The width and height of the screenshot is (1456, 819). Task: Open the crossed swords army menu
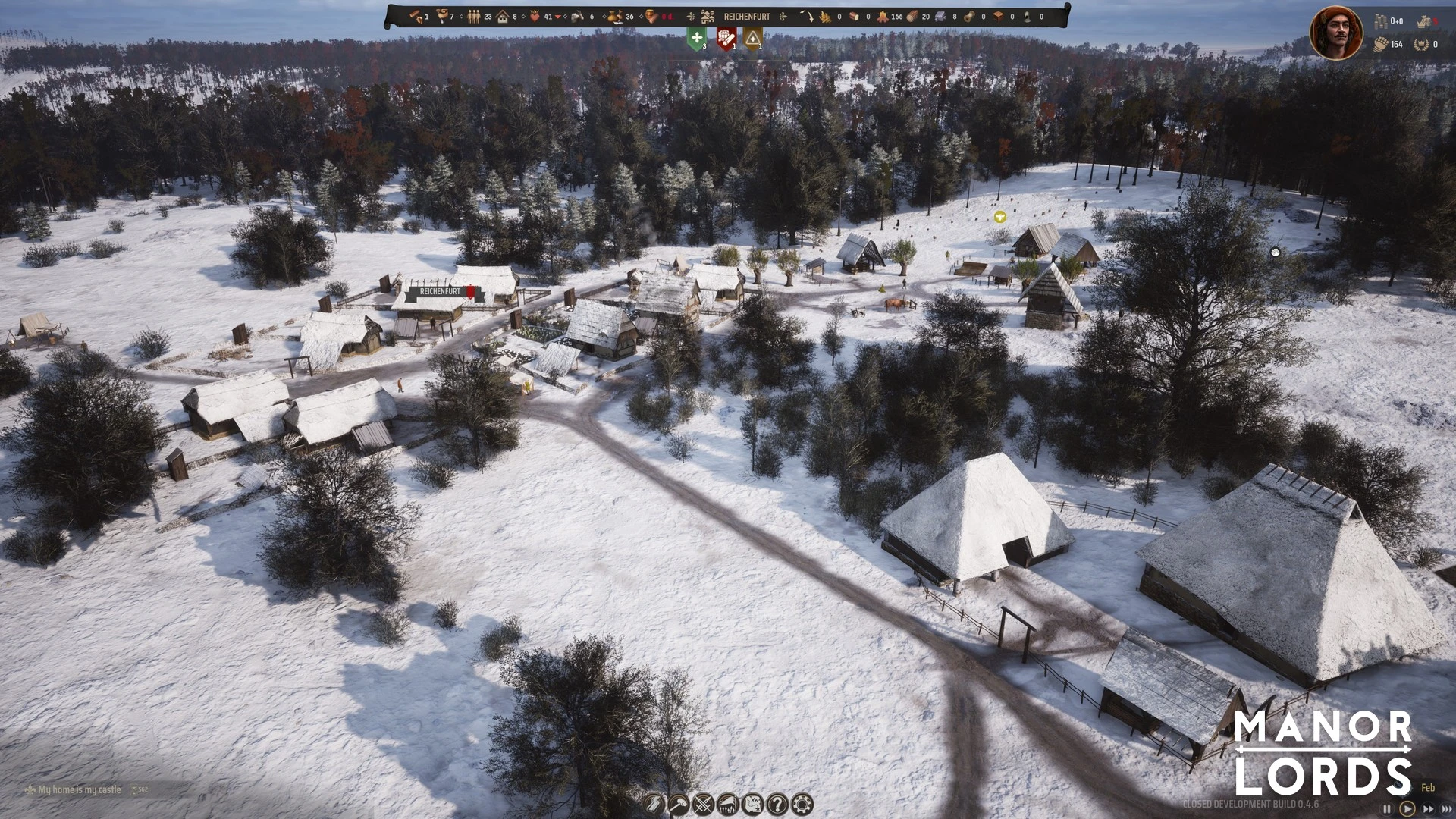pos(704,804)
